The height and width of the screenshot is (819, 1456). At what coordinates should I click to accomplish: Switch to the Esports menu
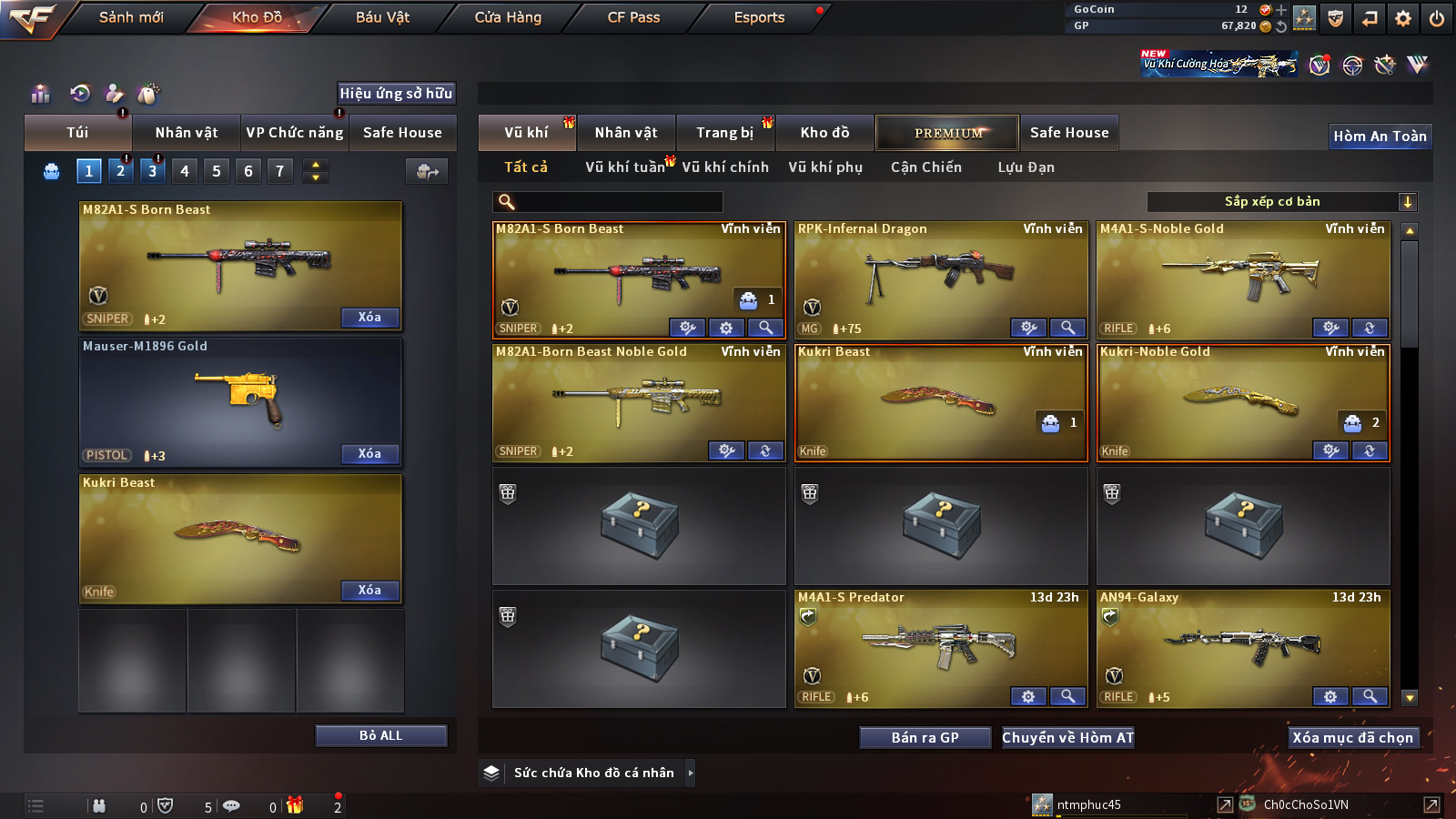click(x=759, y=17)
